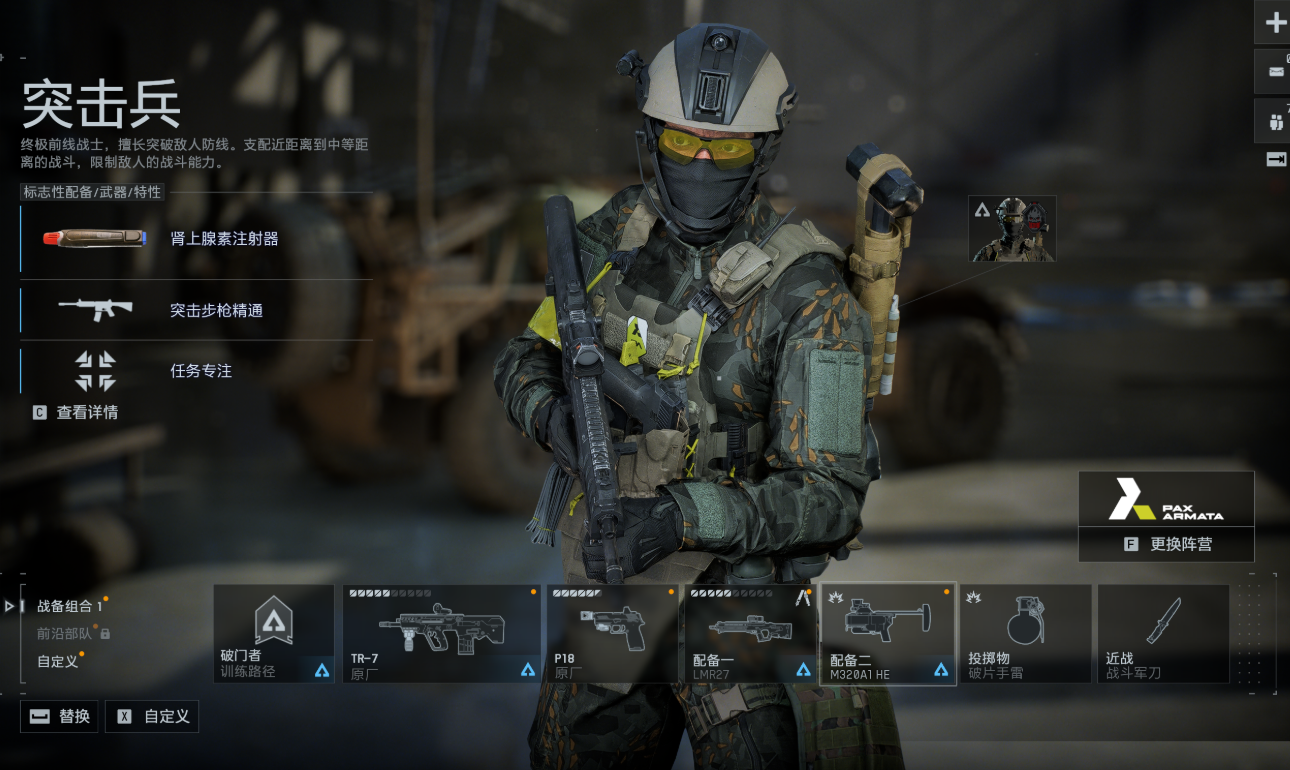This screenshot has width=1290, height=770.
Task: Select the 破门者 training path slot
Action: 273,633
